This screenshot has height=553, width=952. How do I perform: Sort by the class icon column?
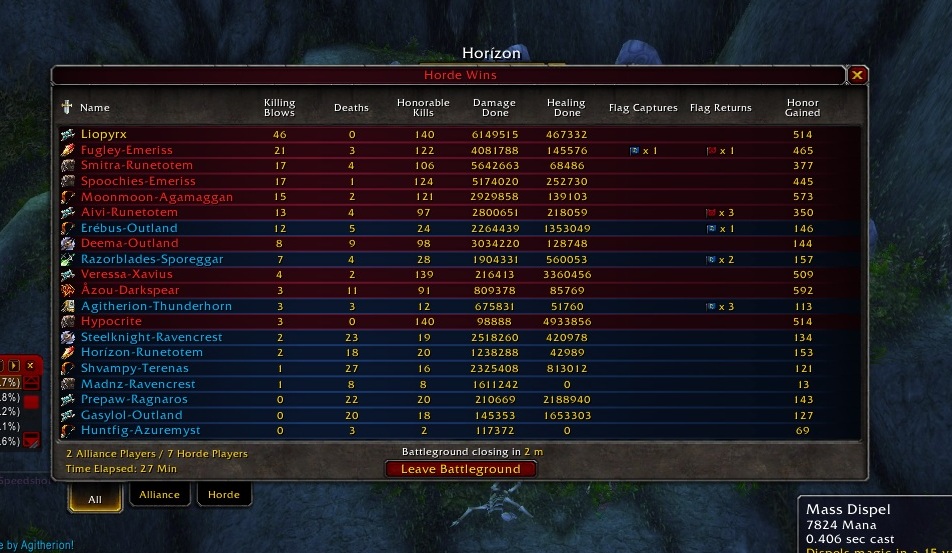click(x=67, y=107)
